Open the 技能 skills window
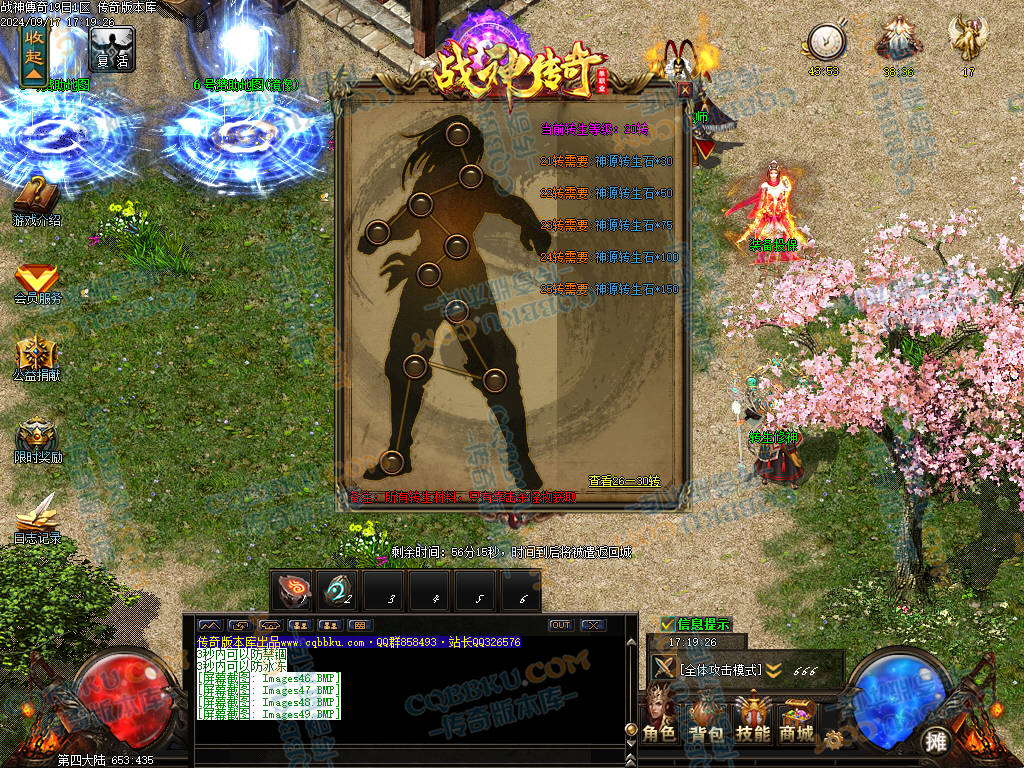Viewport: 1024px width, 768px height. point(752,716)
